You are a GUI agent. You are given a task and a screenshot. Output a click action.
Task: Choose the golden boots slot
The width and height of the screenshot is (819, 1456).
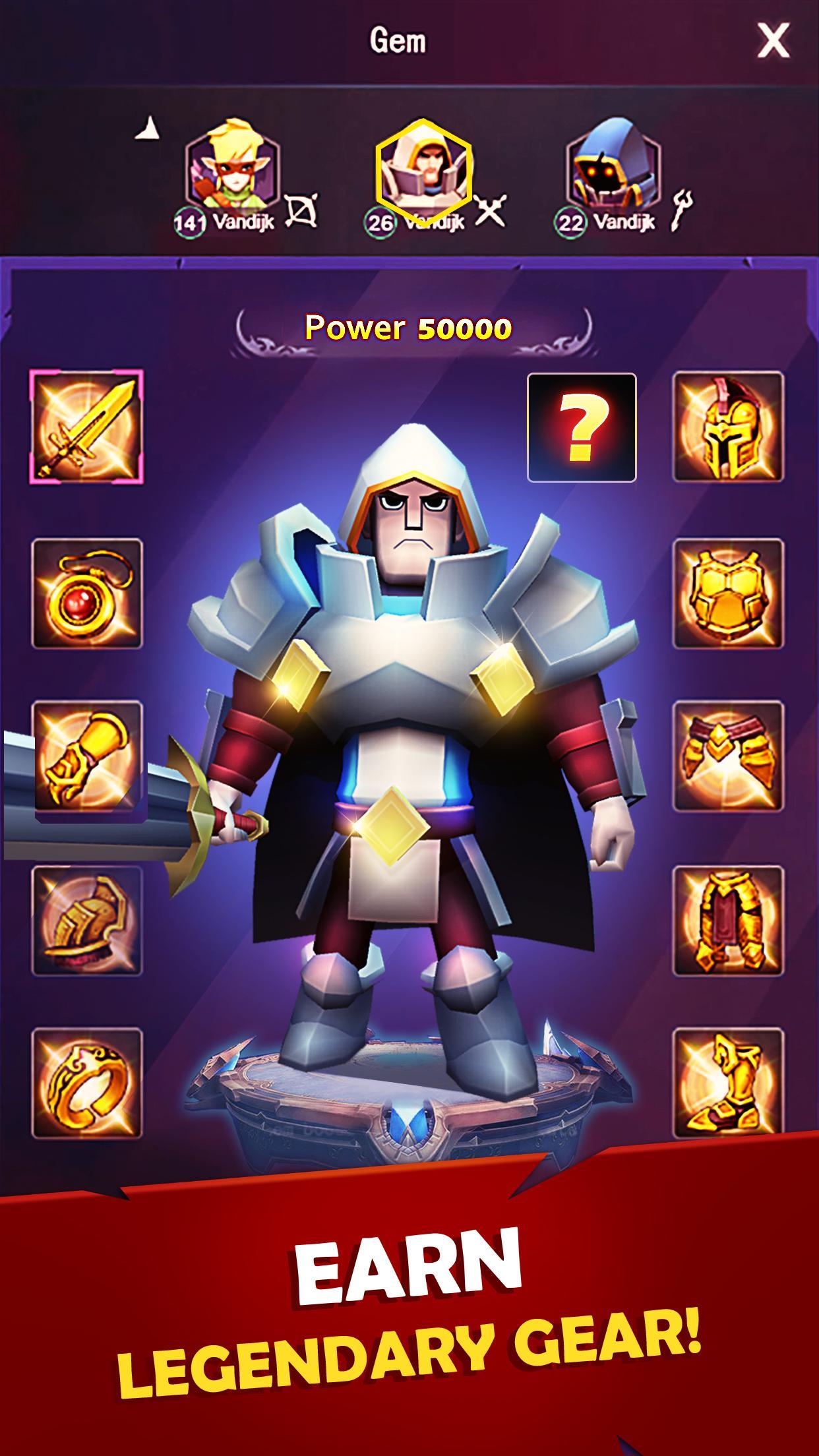tap(728, 1083)
